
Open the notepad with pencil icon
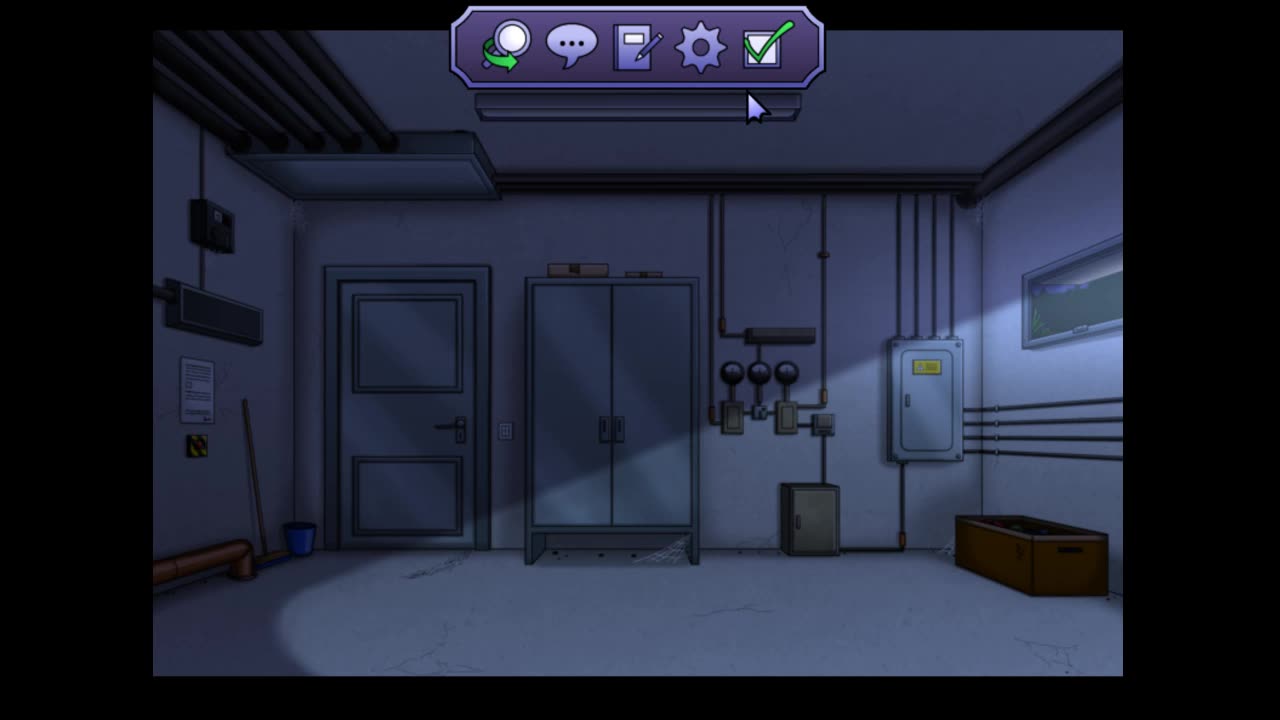(636, 47)
